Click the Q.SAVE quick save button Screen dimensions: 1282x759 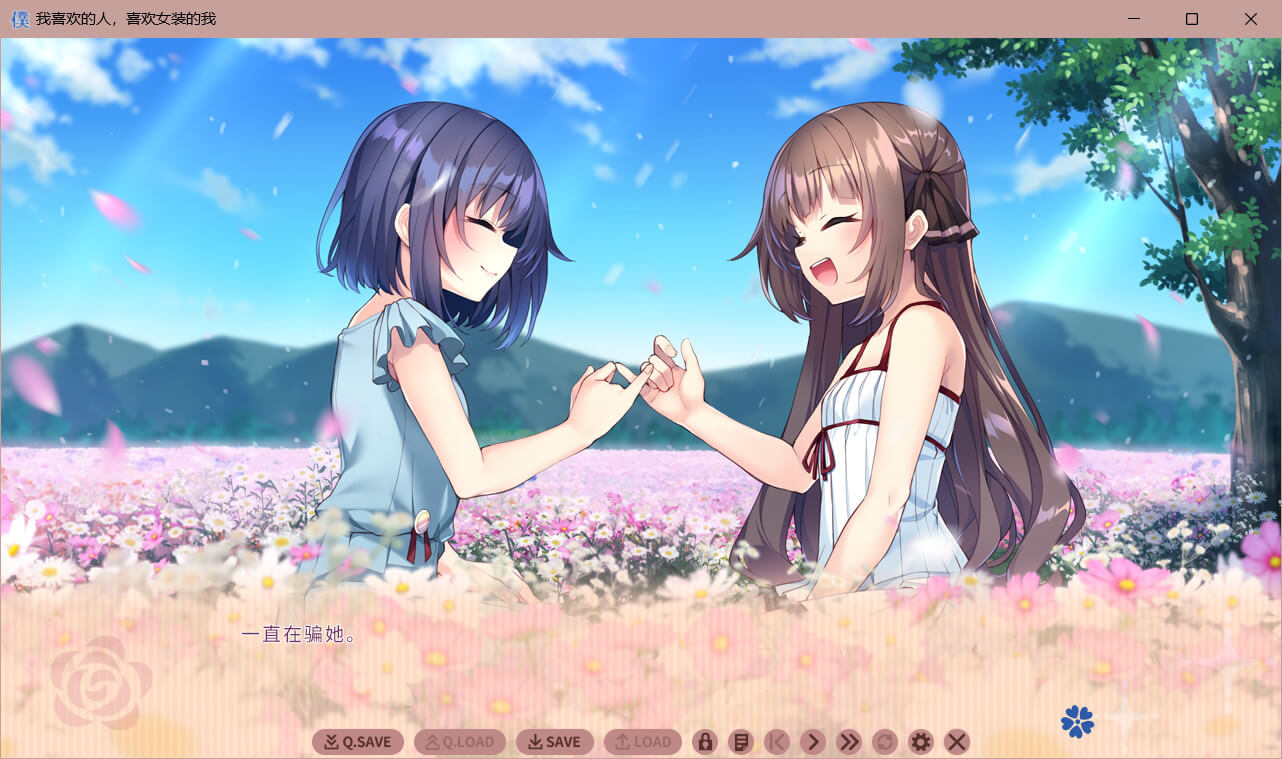point(358,742)
